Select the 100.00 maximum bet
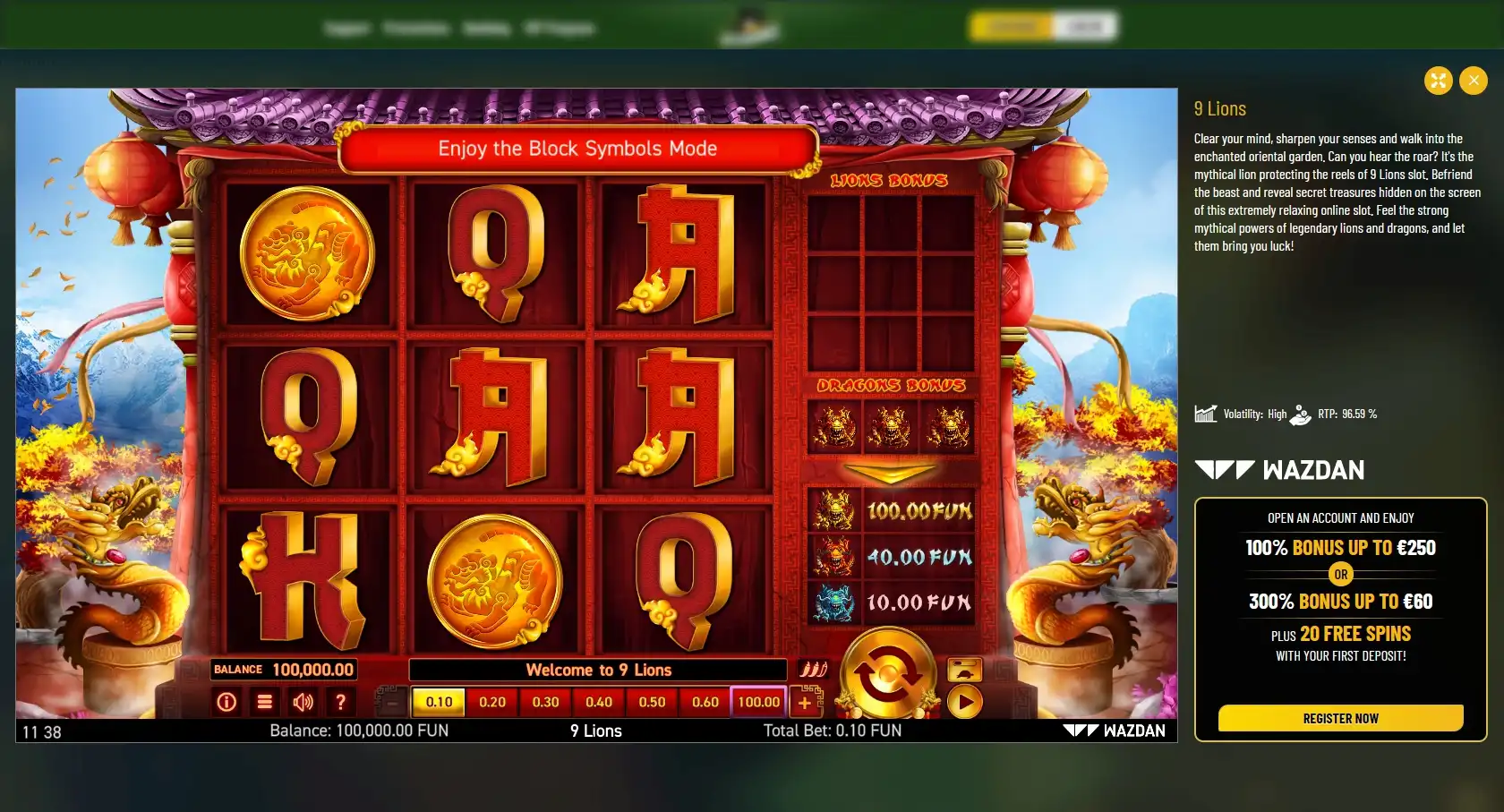This screenshot has width=1504, height=812. click(x=759, y=702)
